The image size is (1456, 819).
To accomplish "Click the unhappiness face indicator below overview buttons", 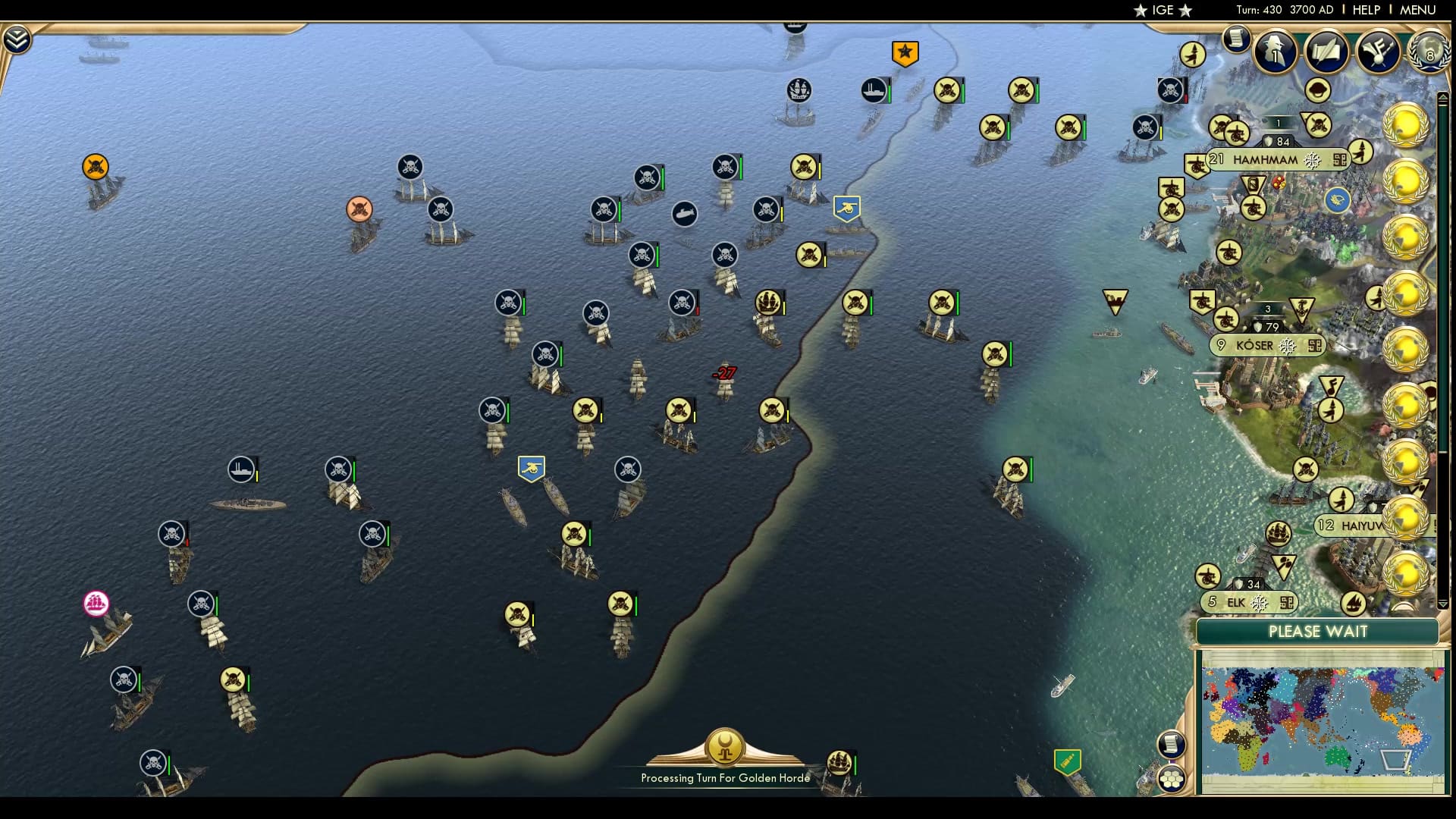I will 1316,88.
